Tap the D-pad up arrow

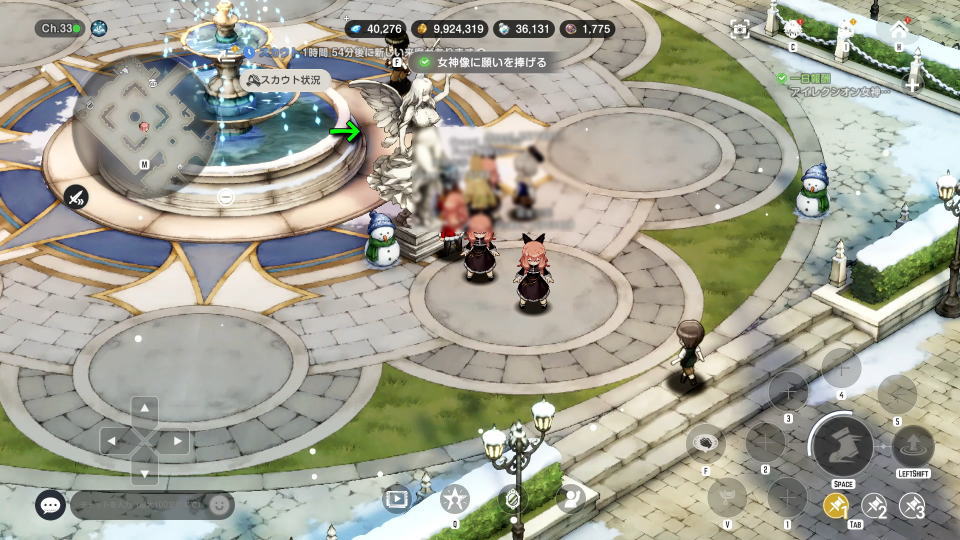[x=145, y=409]
